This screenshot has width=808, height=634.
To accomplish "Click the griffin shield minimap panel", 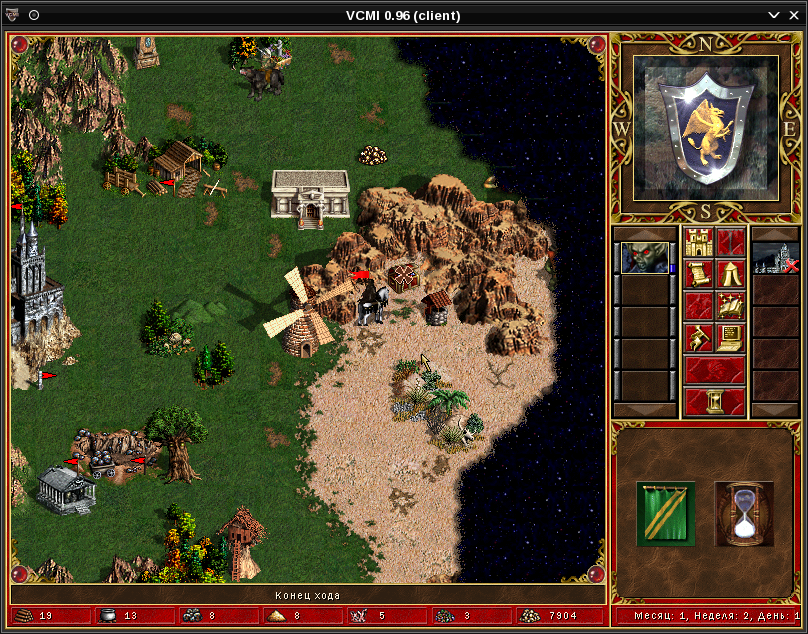I will pos(707,122).
